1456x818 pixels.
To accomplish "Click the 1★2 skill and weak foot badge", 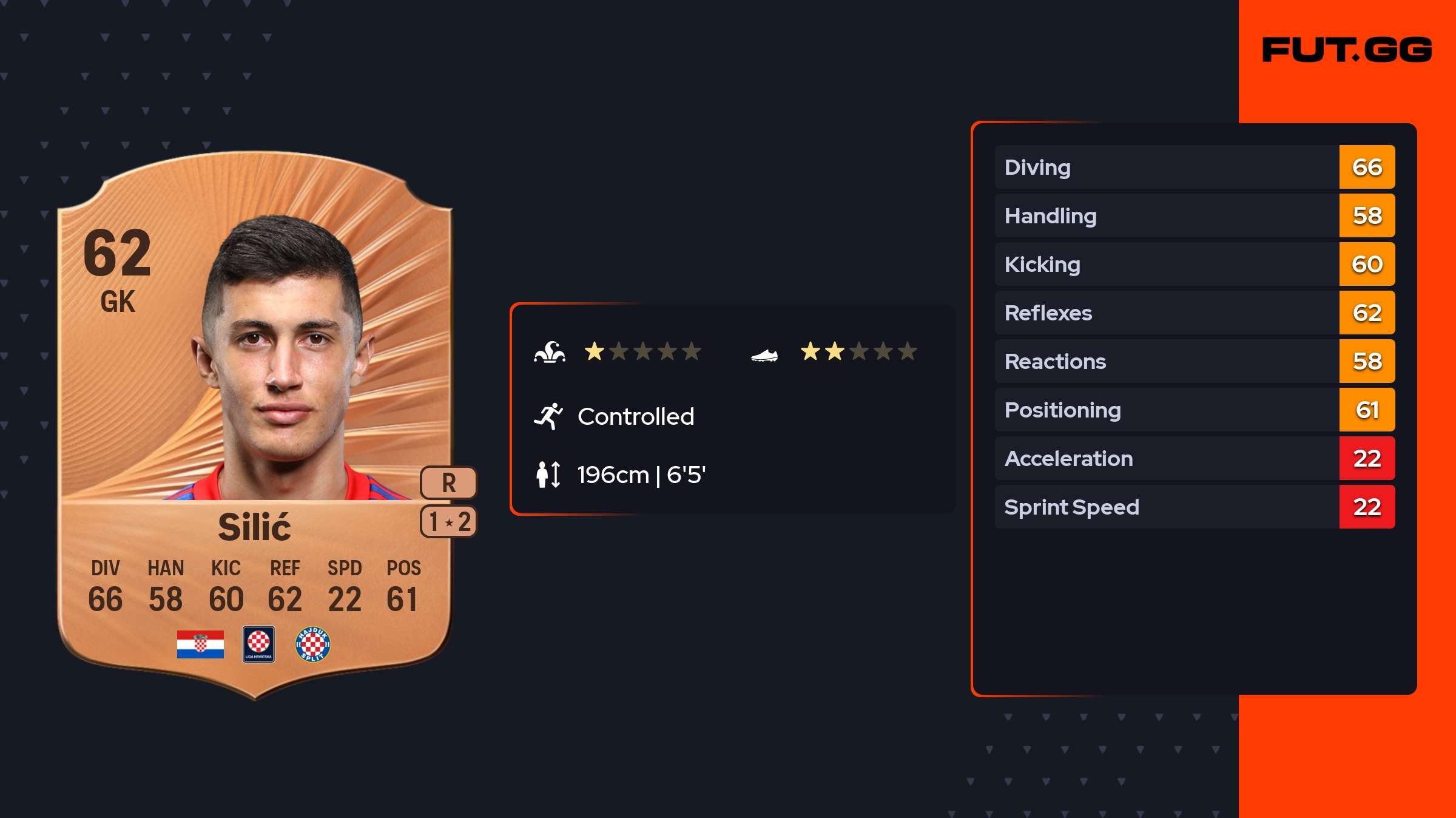I will tap(448, 522).
